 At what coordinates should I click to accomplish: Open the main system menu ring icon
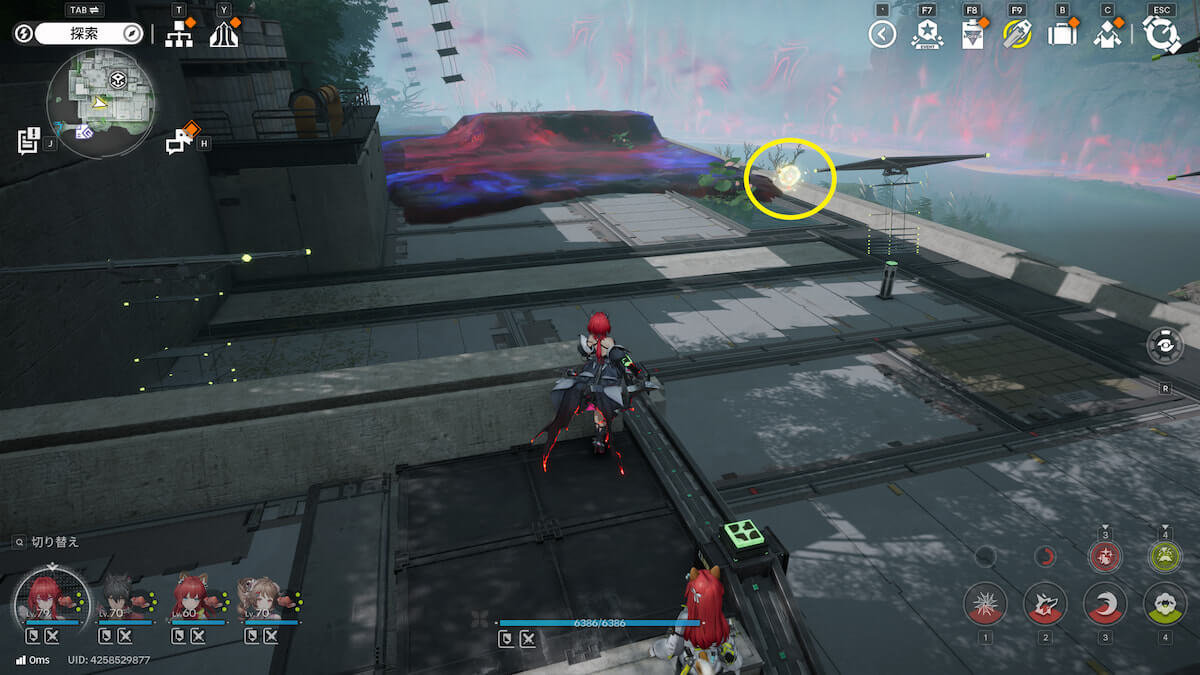[1161, 35]
